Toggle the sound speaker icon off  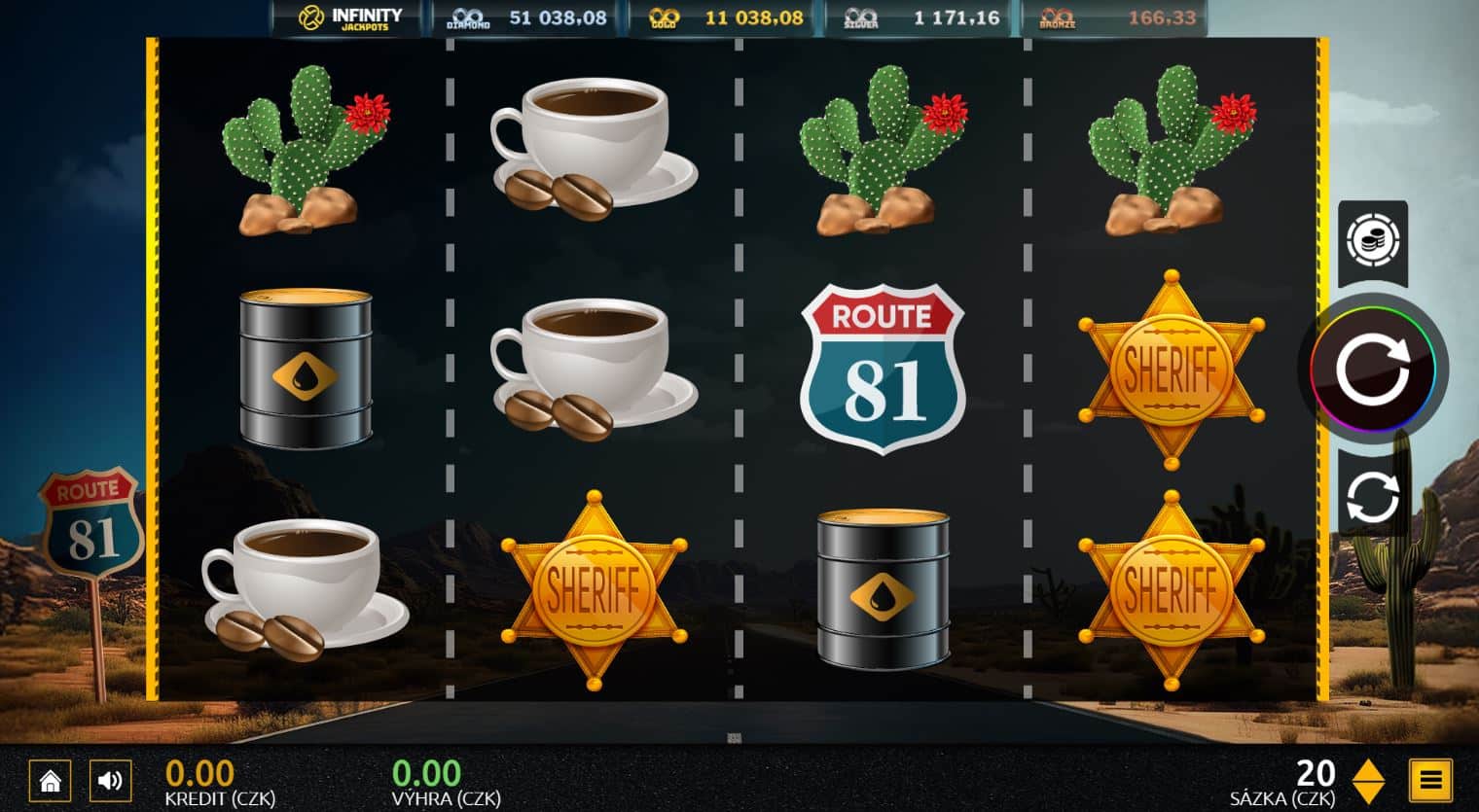(110, 779)
